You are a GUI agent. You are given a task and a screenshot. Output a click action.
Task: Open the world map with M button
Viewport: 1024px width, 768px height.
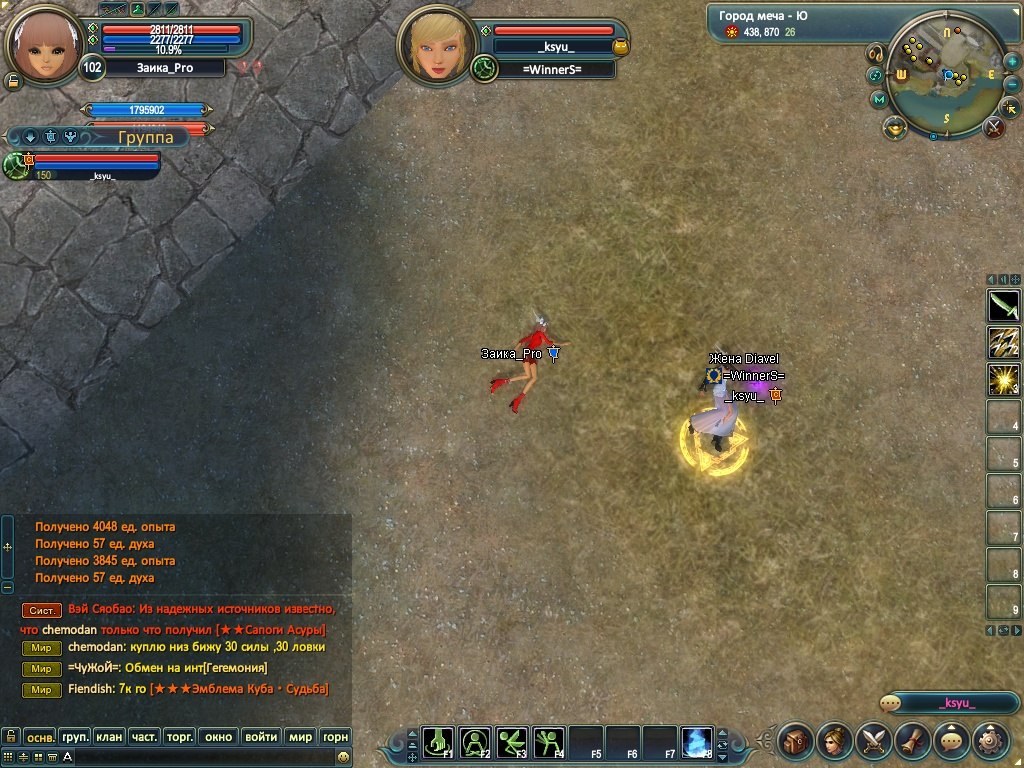tap(879, 99)
